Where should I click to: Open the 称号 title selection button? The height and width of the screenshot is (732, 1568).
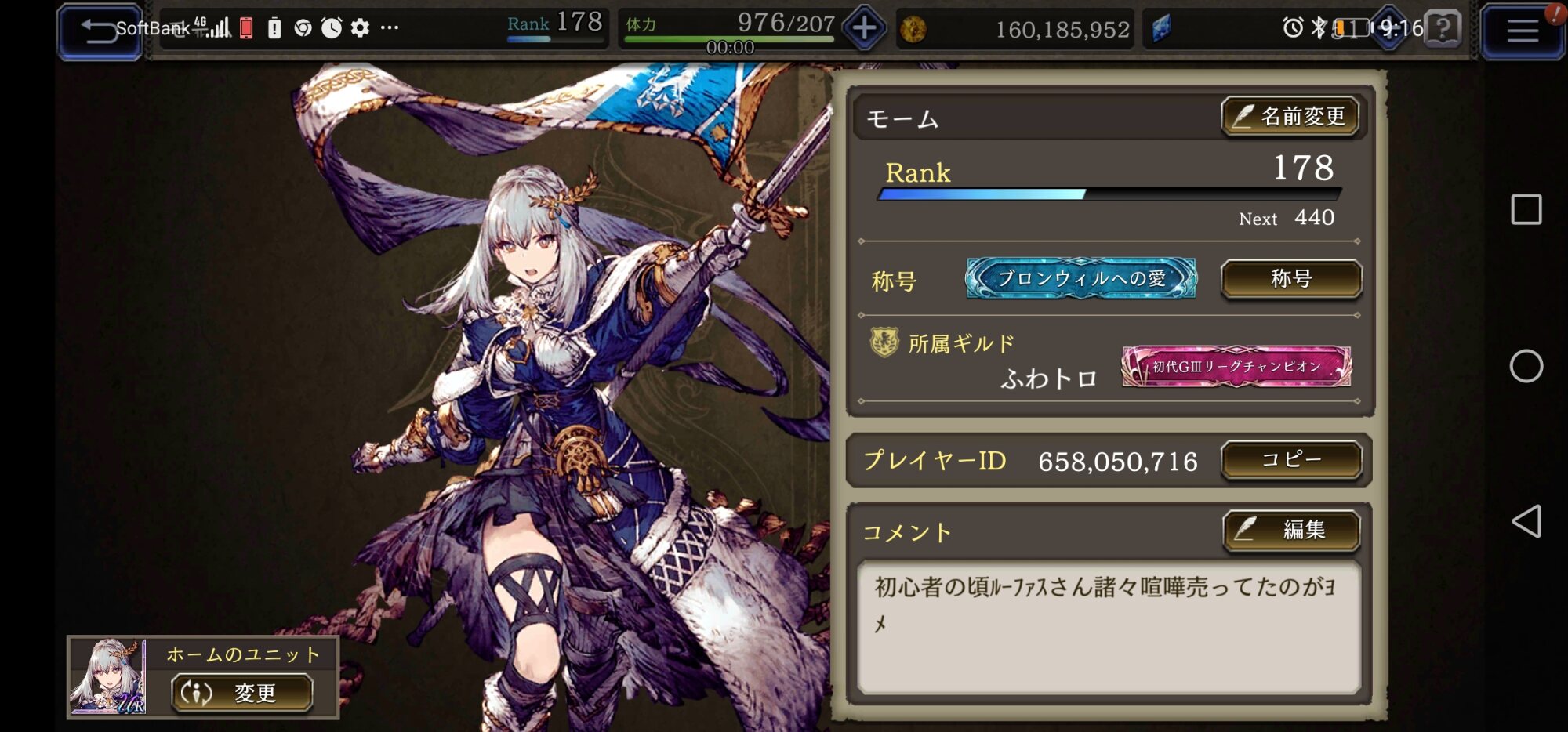click(x=1290, y=279)
